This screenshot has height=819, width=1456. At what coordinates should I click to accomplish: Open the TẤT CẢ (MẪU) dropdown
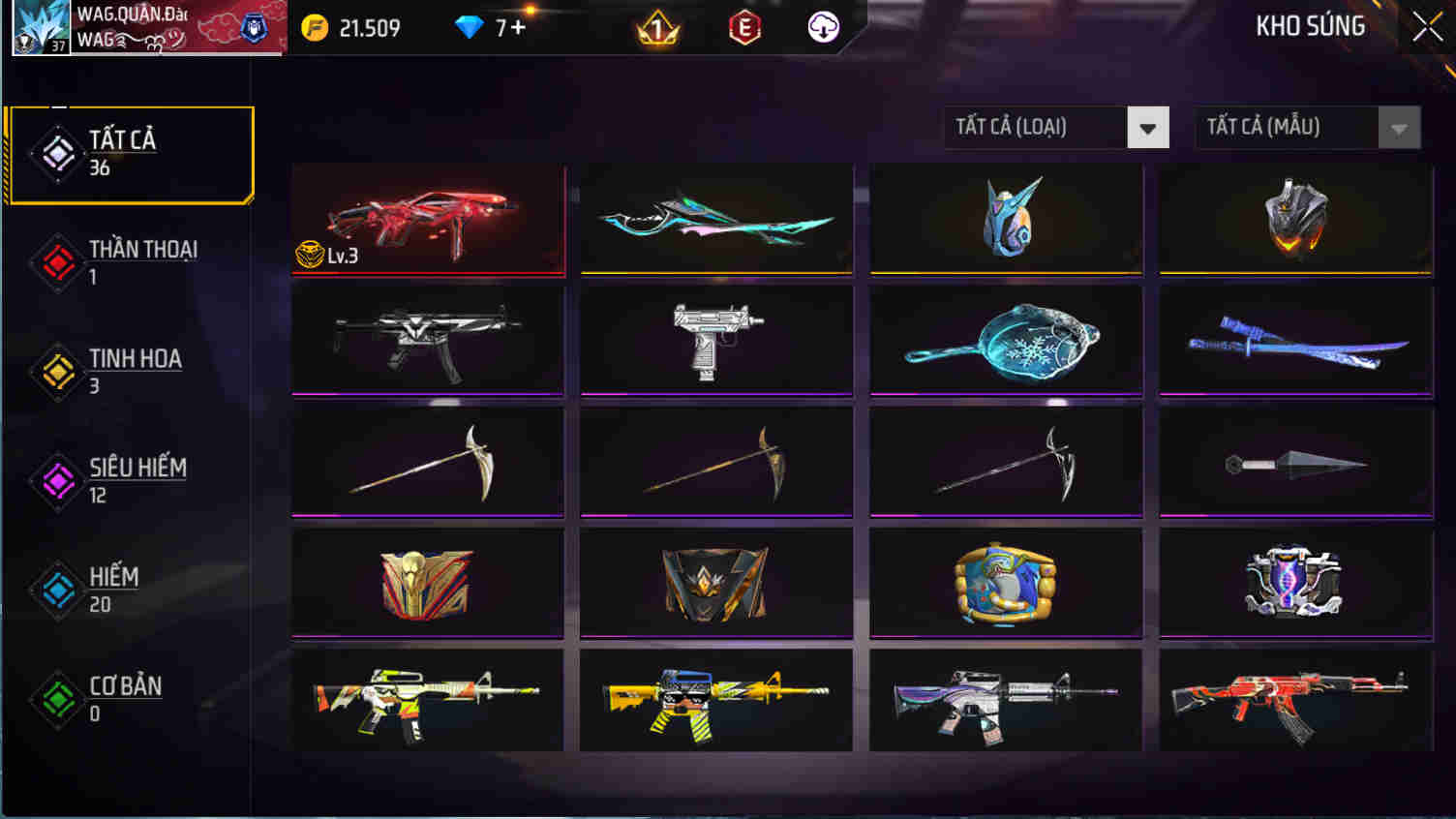pos(1306,127)
